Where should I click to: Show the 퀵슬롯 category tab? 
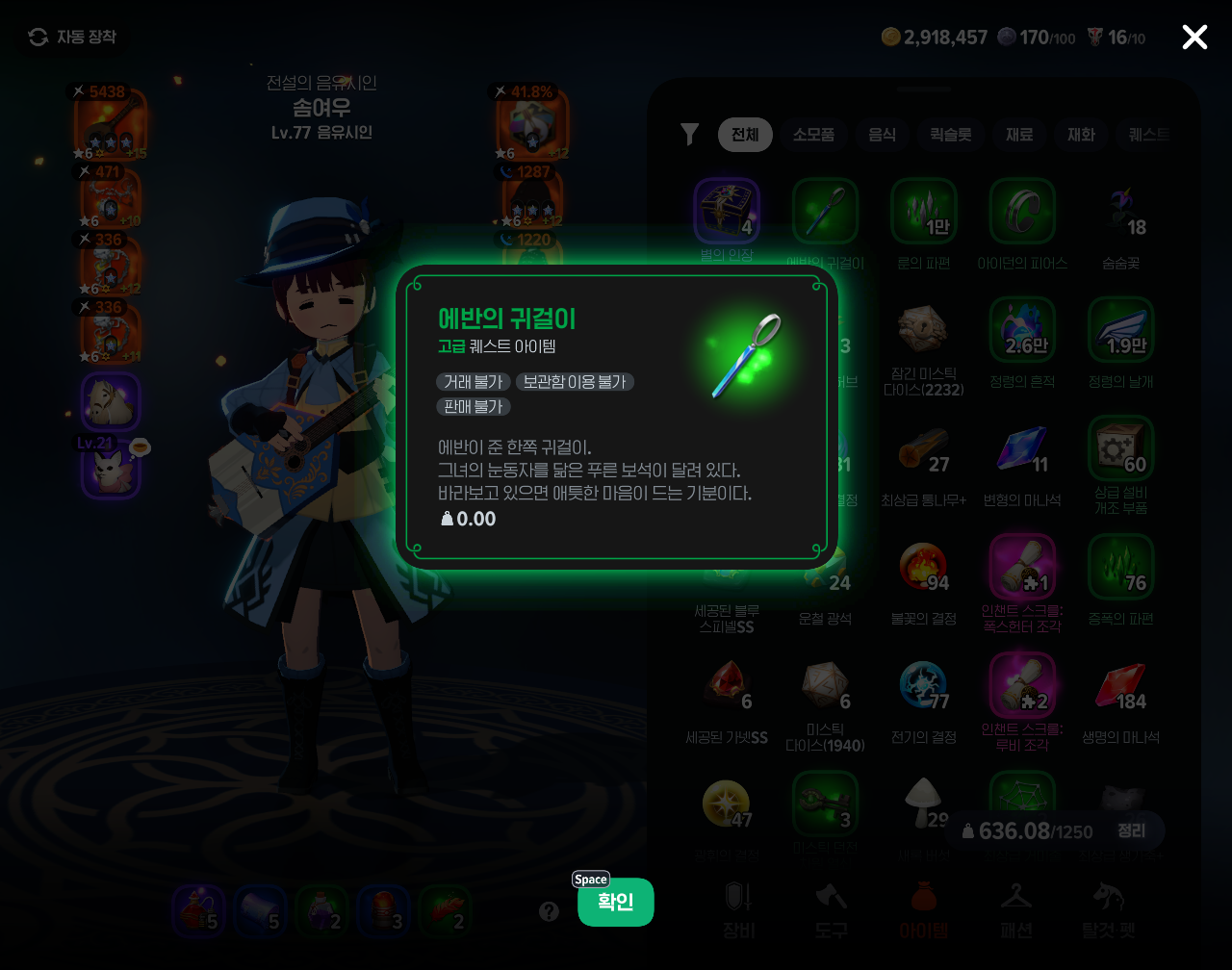pos(950,135)
